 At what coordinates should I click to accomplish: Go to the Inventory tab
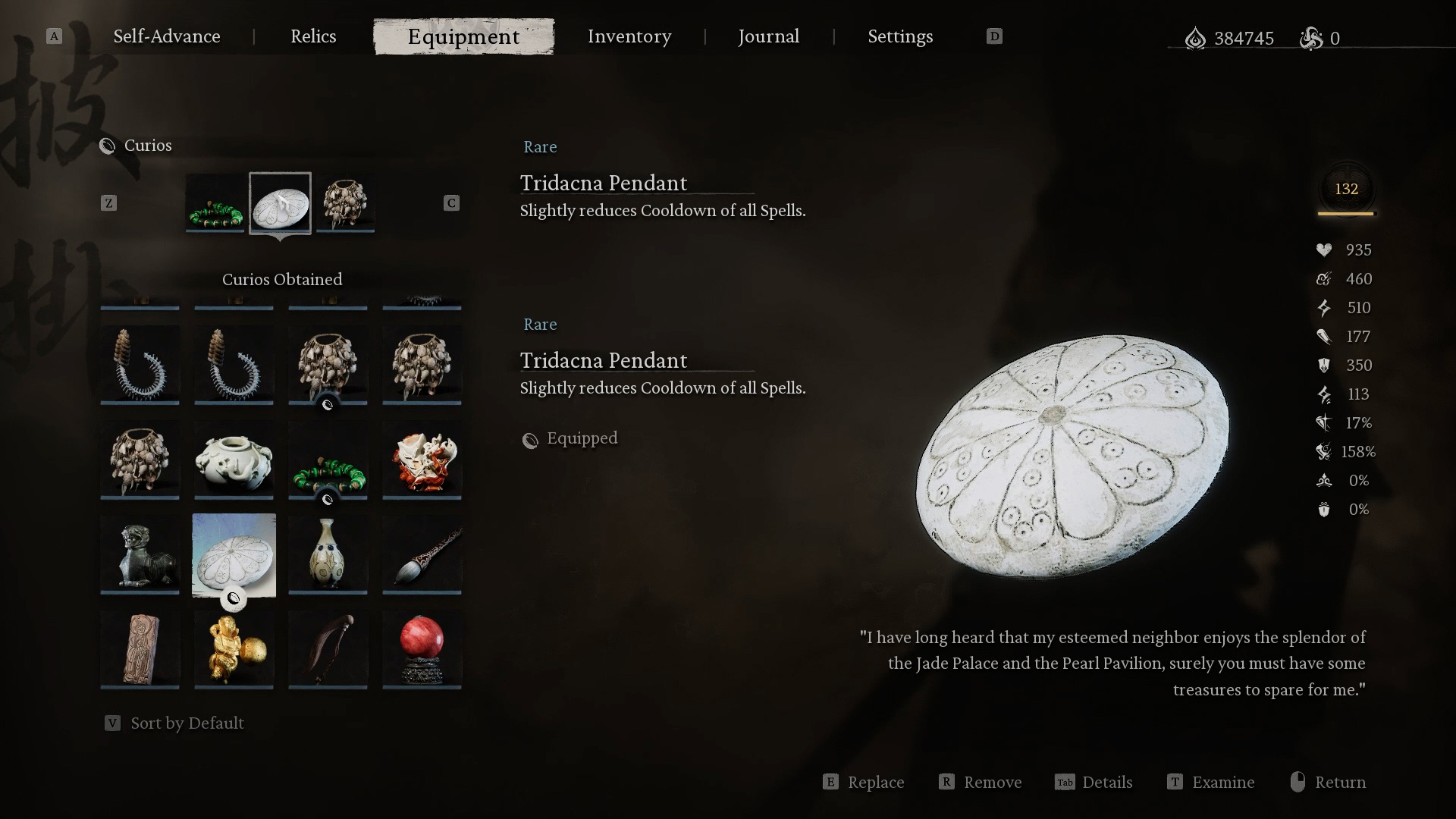629,36
